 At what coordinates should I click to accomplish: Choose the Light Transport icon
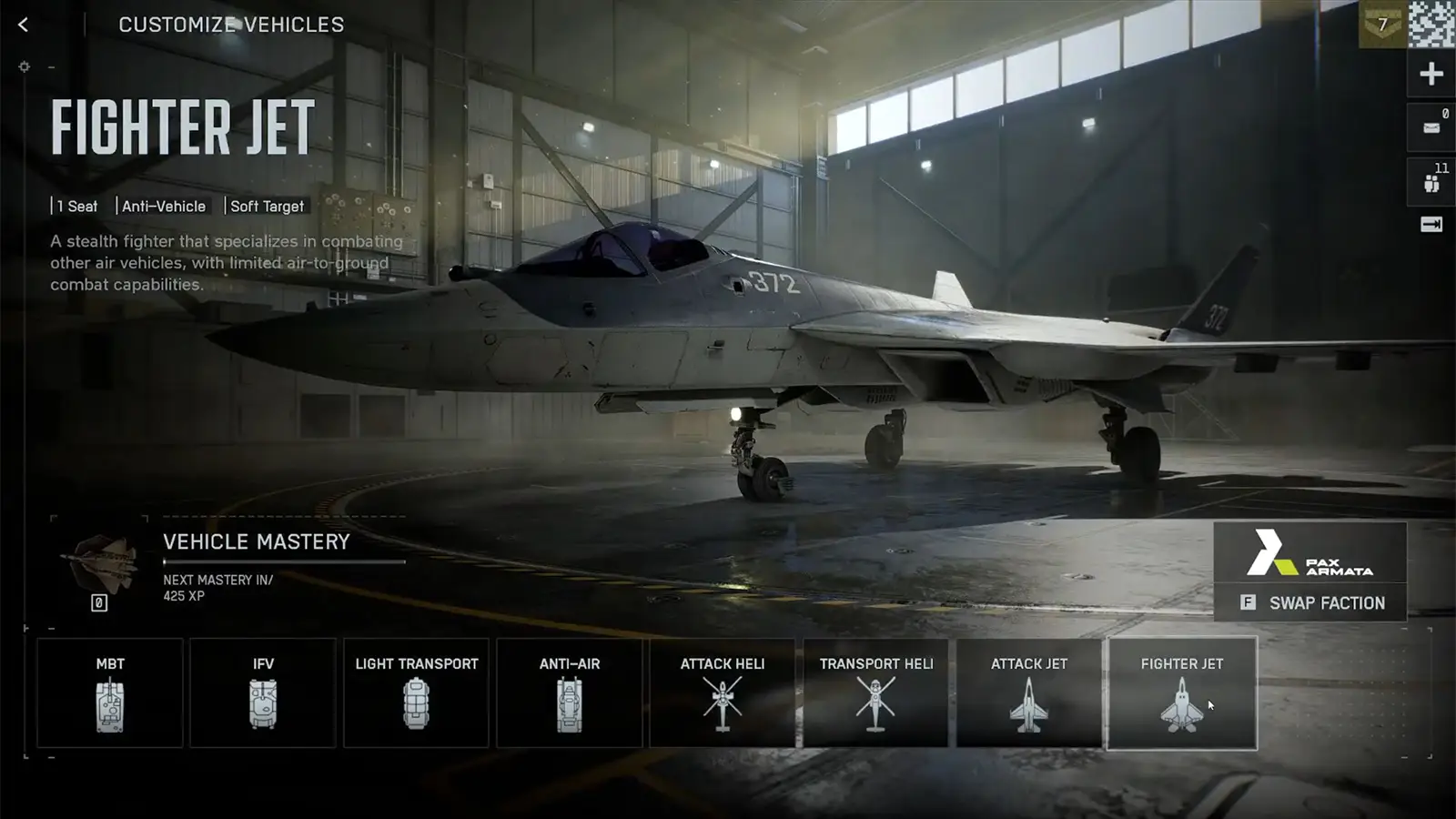coord(416,692)
